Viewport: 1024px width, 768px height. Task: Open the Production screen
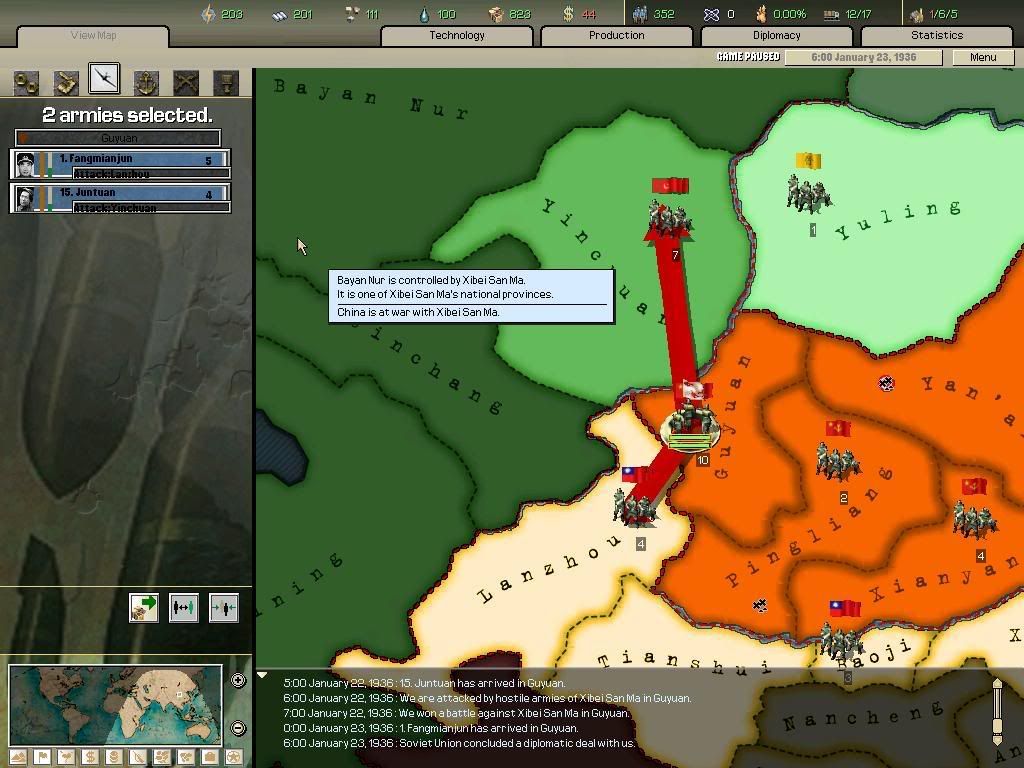tap(616, 36)
